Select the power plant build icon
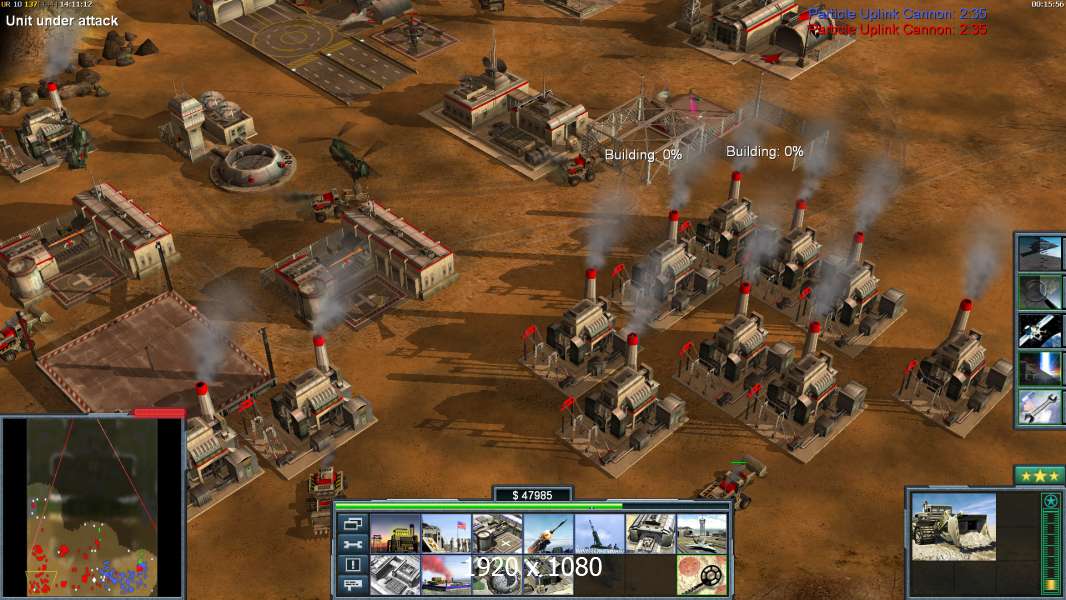Viewport: 1066px width, 600px height. tap(395, 533)
